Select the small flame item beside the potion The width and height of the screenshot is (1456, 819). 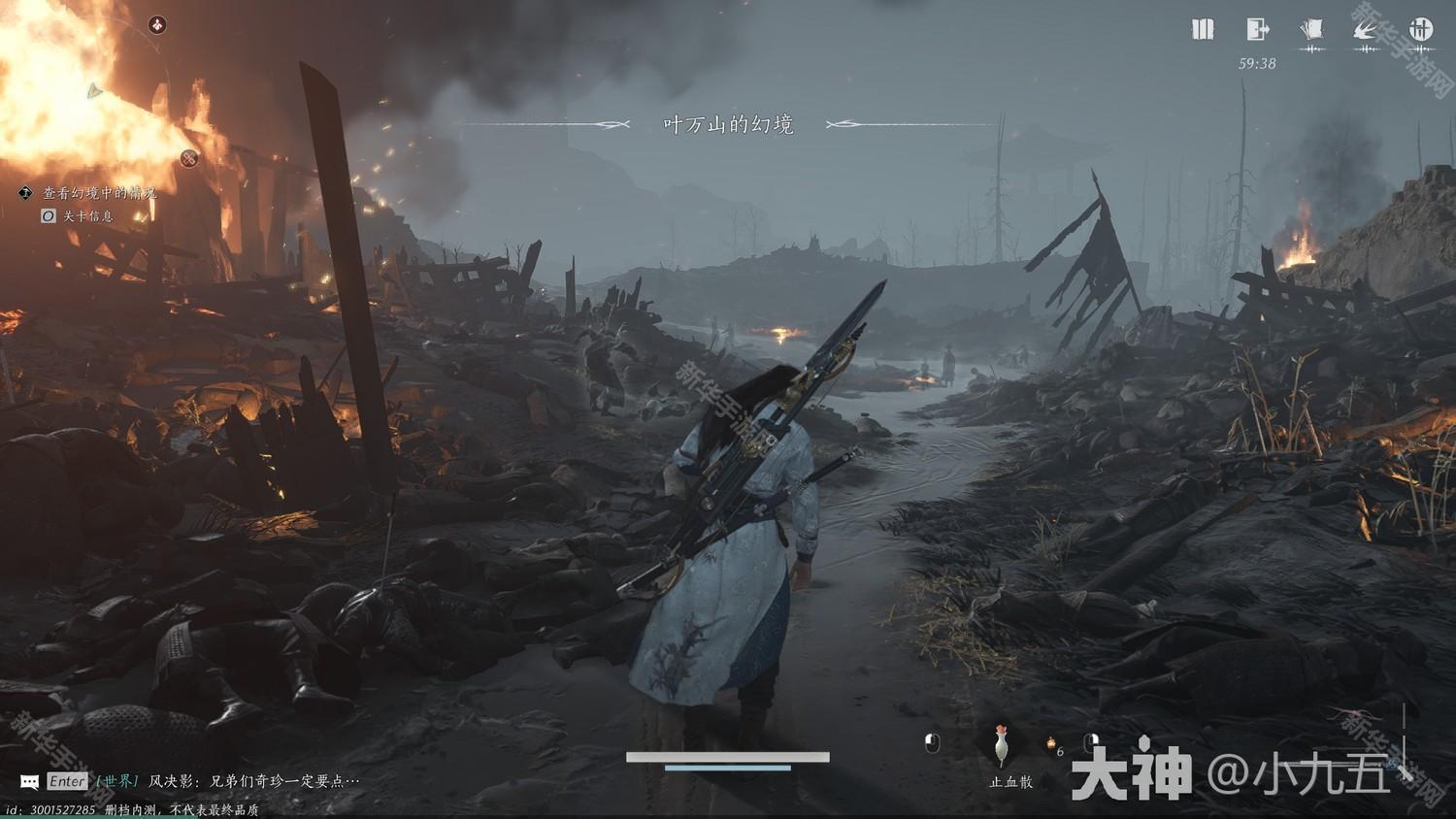pos(1051,745)
